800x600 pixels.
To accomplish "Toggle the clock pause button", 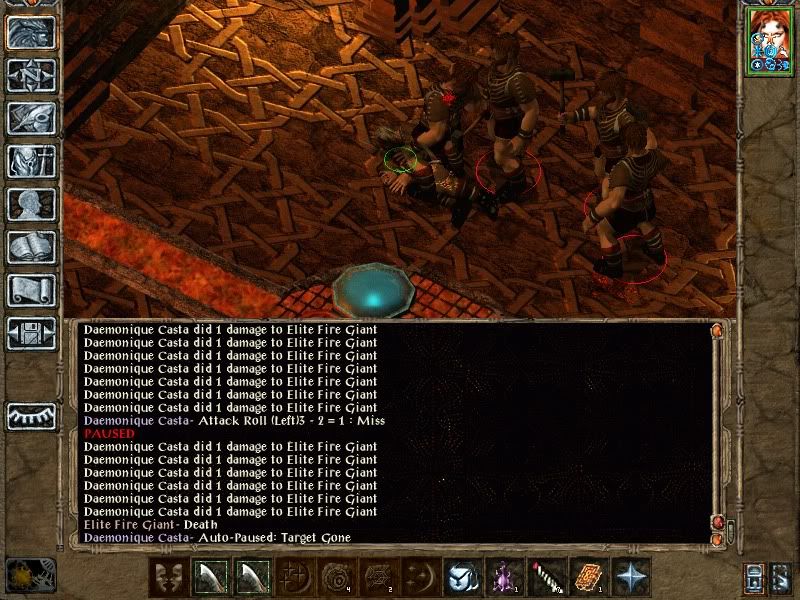I will pyautogui.click(x=30, y=575).
